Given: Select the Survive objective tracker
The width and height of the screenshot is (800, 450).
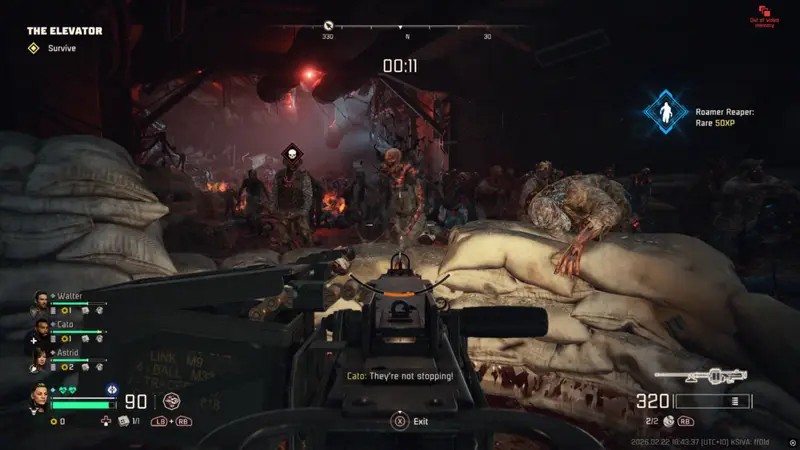Looking at the screenshot, I should tap(34, 48).
